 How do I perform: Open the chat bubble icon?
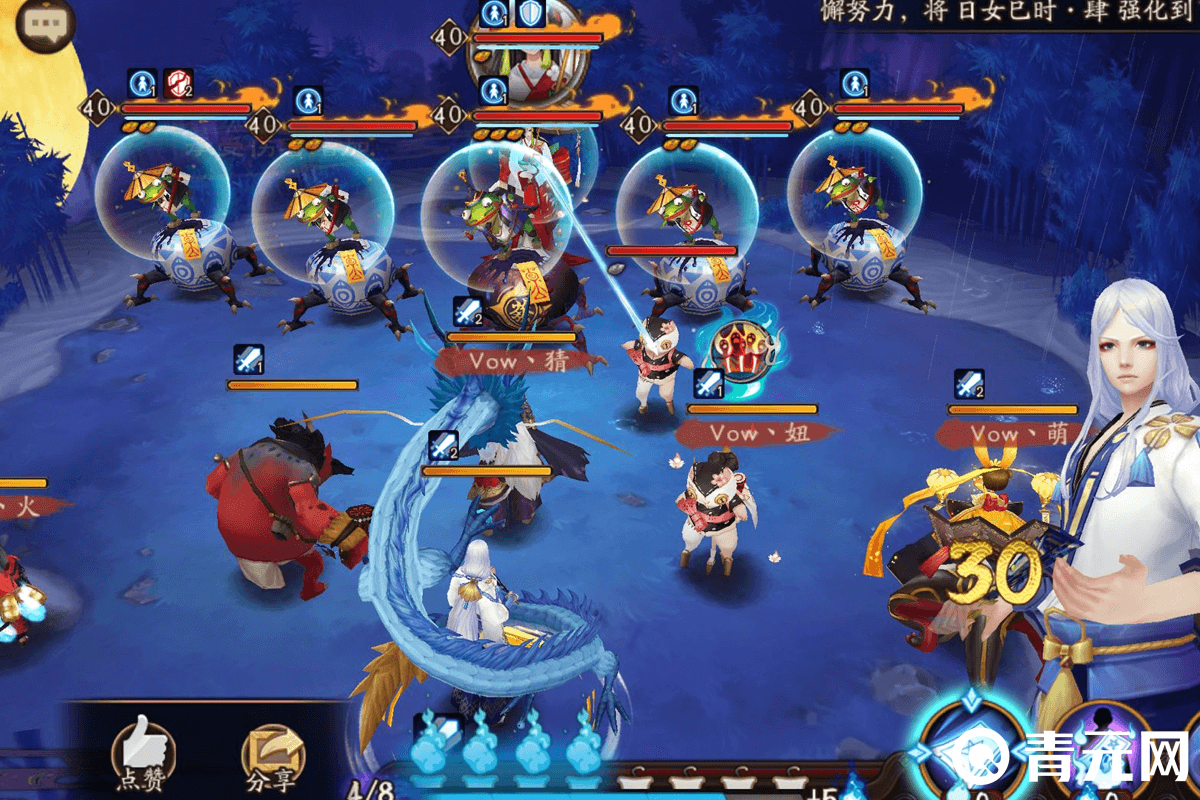click(x=46, y=27)
